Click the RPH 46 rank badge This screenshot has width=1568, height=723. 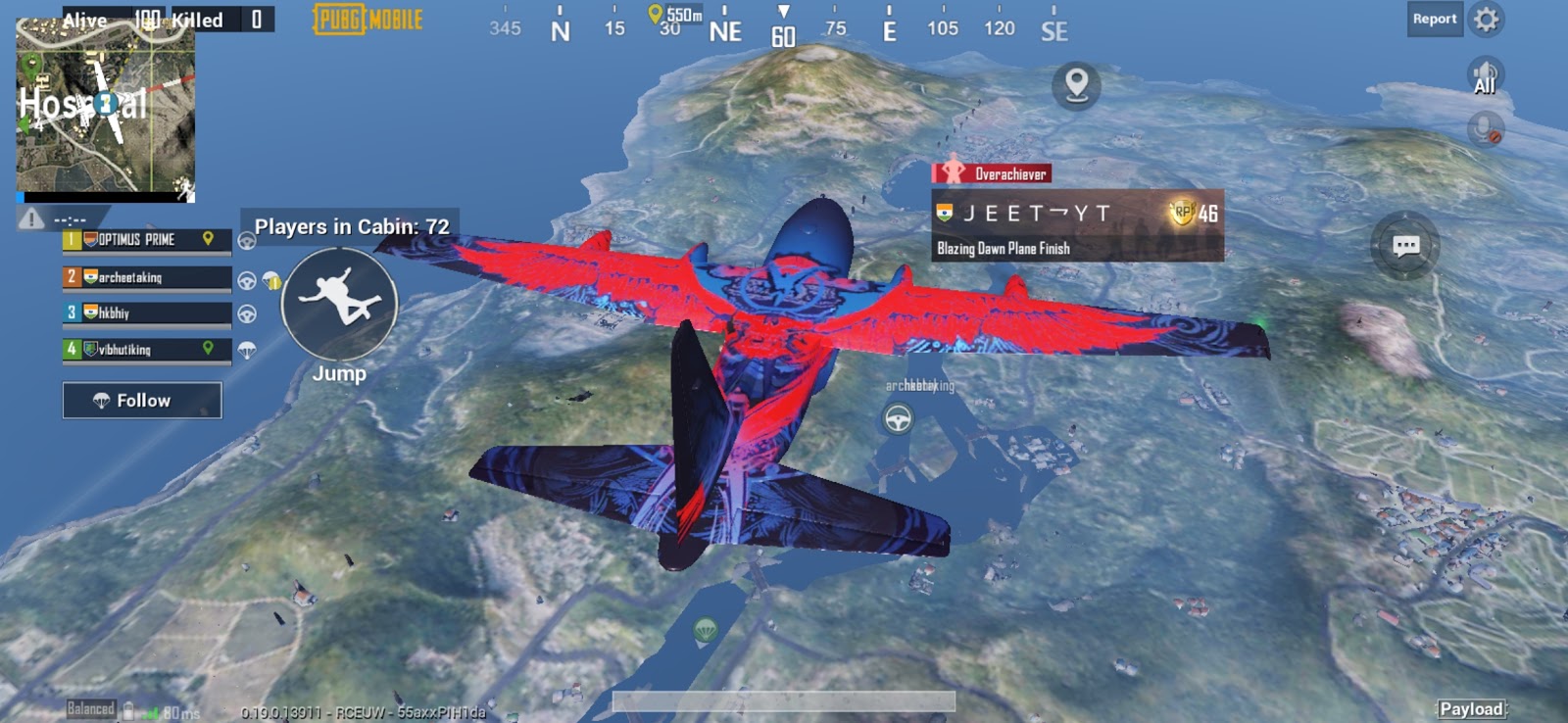(x=1184, y=212)
